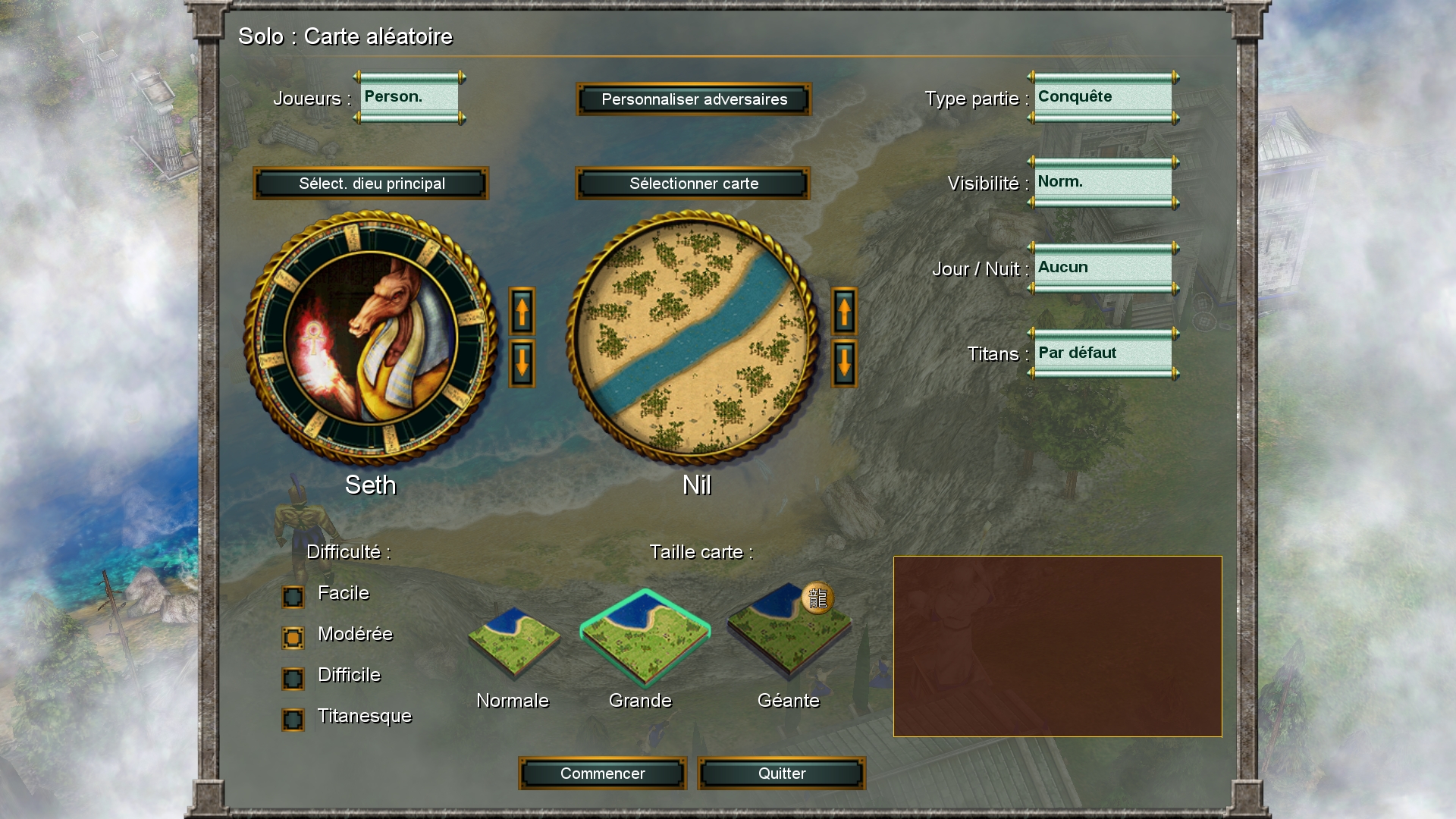
Task: Select the Normale map size
Action: (x=513, y=642)
